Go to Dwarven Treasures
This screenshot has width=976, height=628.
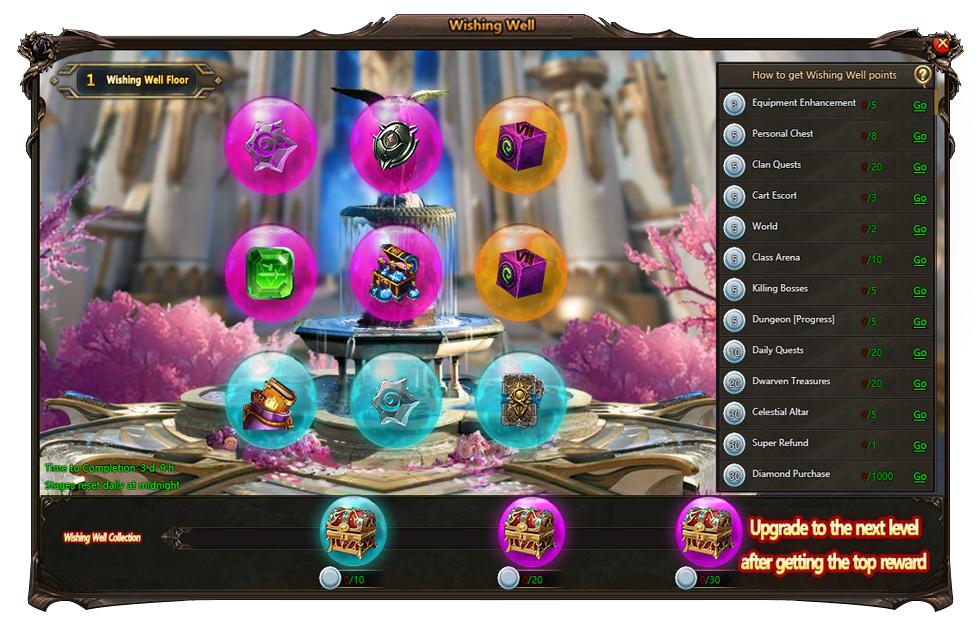tap(919, 384)
